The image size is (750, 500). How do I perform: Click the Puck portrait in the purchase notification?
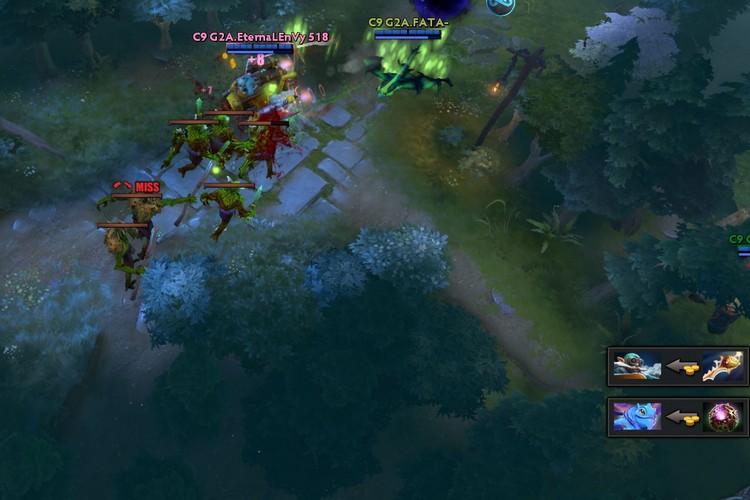(x=637, y=417)
